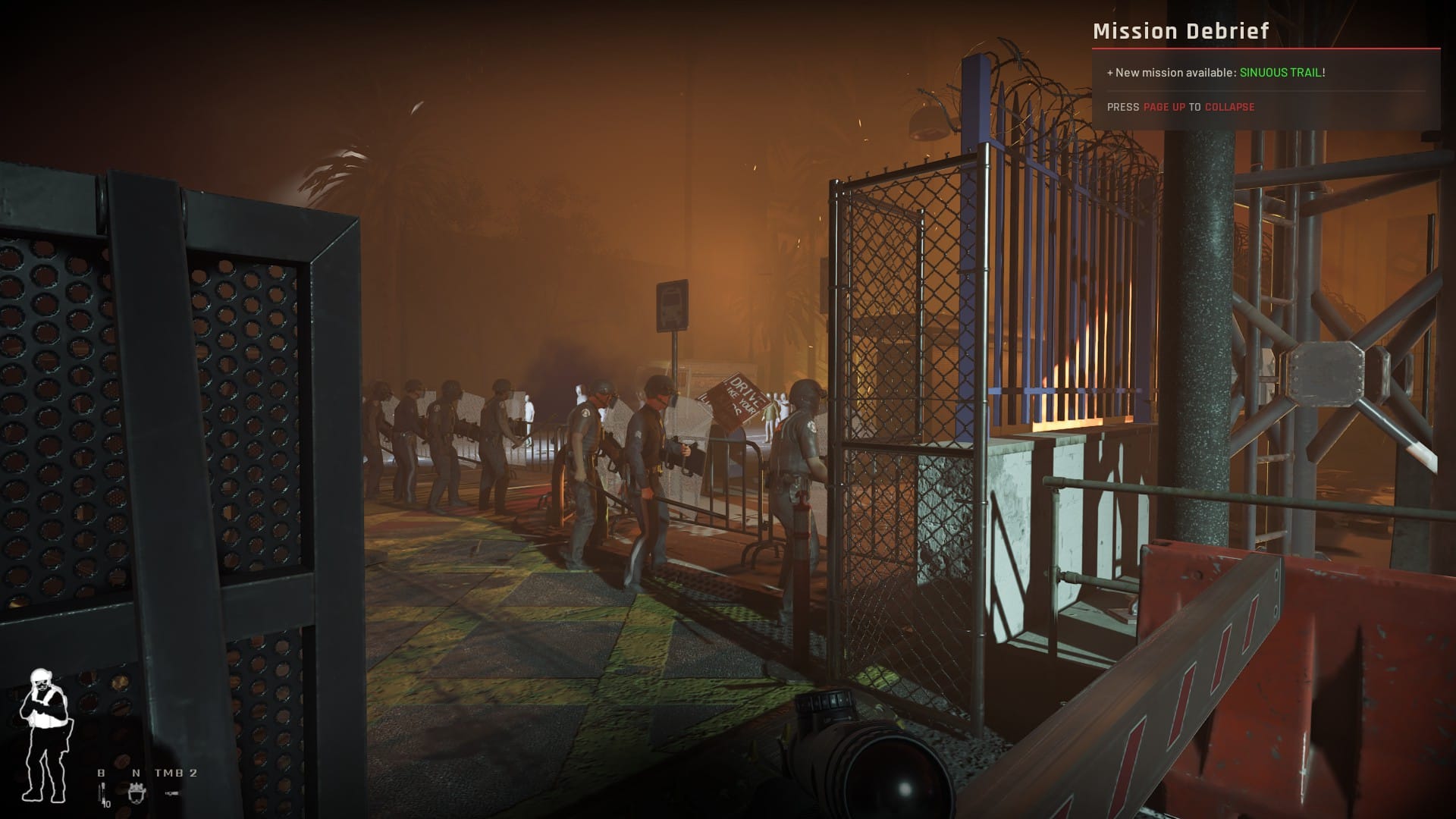Select the gas mask headwear icon
The image size is (1456, 819).
coord(137,793)
